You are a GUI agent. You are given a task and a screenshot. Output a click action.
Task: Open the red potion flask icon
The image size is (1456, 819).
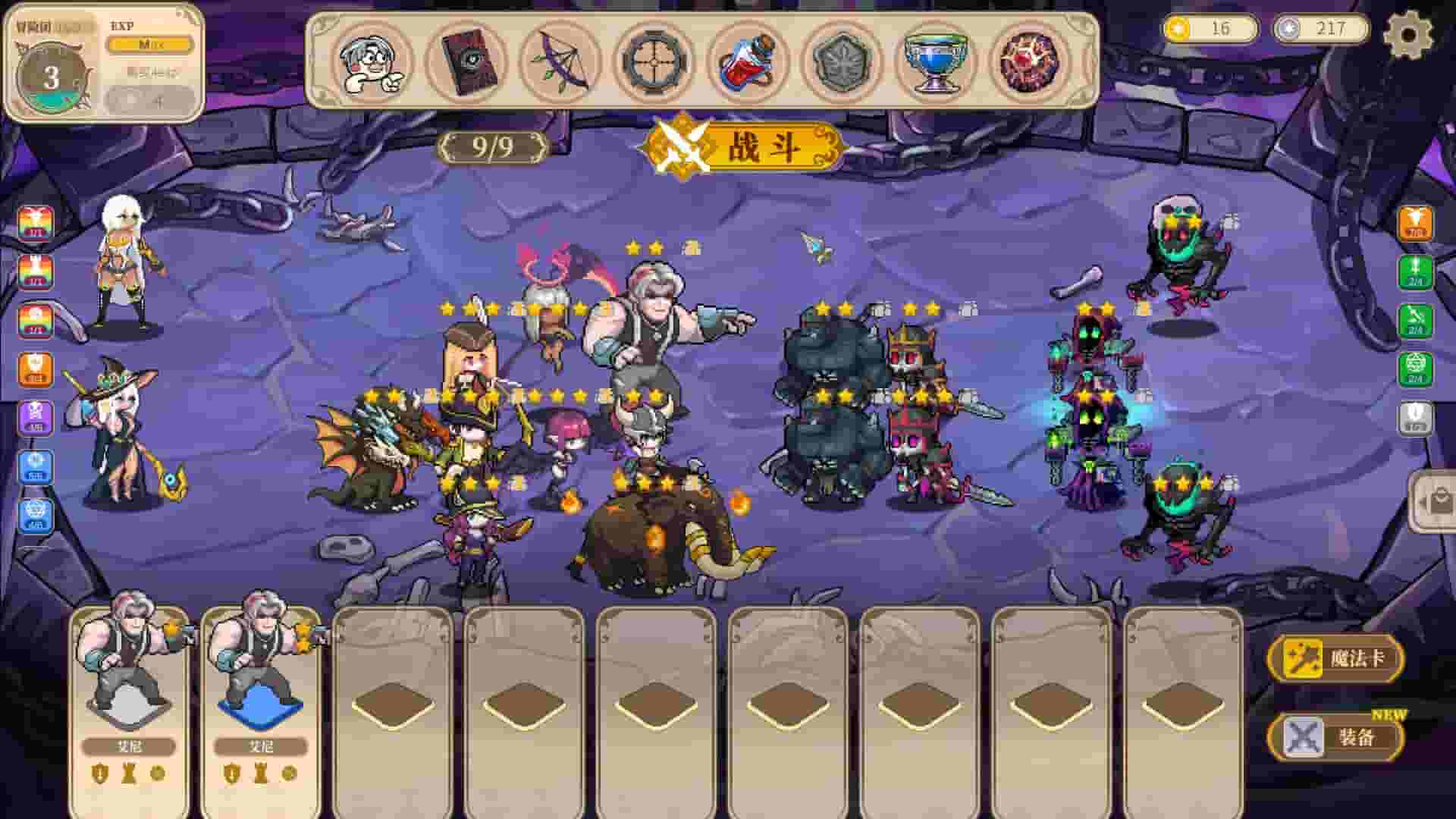click(x=746, y=62)
